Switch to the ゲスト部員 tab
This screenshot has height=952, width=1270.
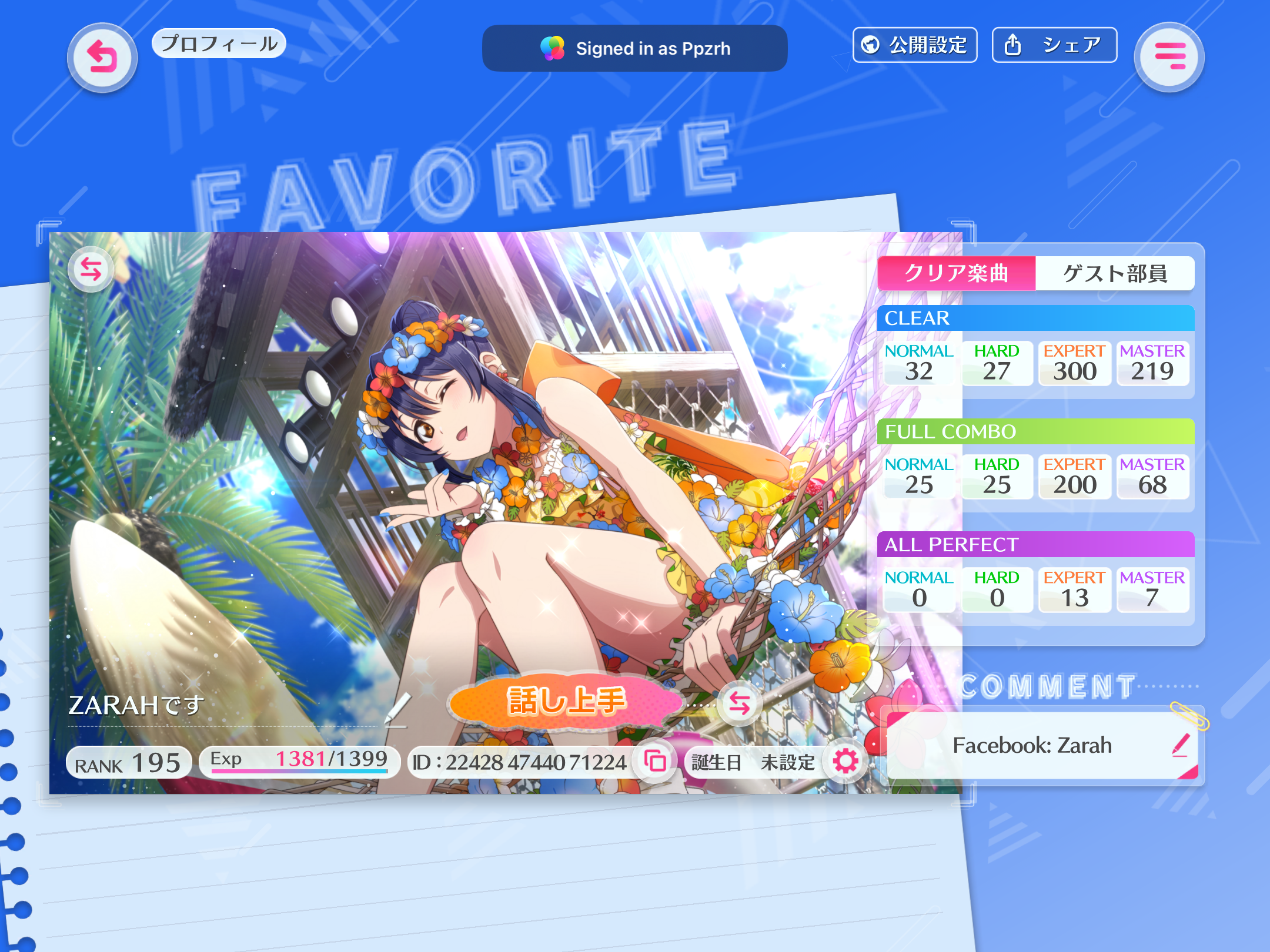click(x=1114, y=273)
